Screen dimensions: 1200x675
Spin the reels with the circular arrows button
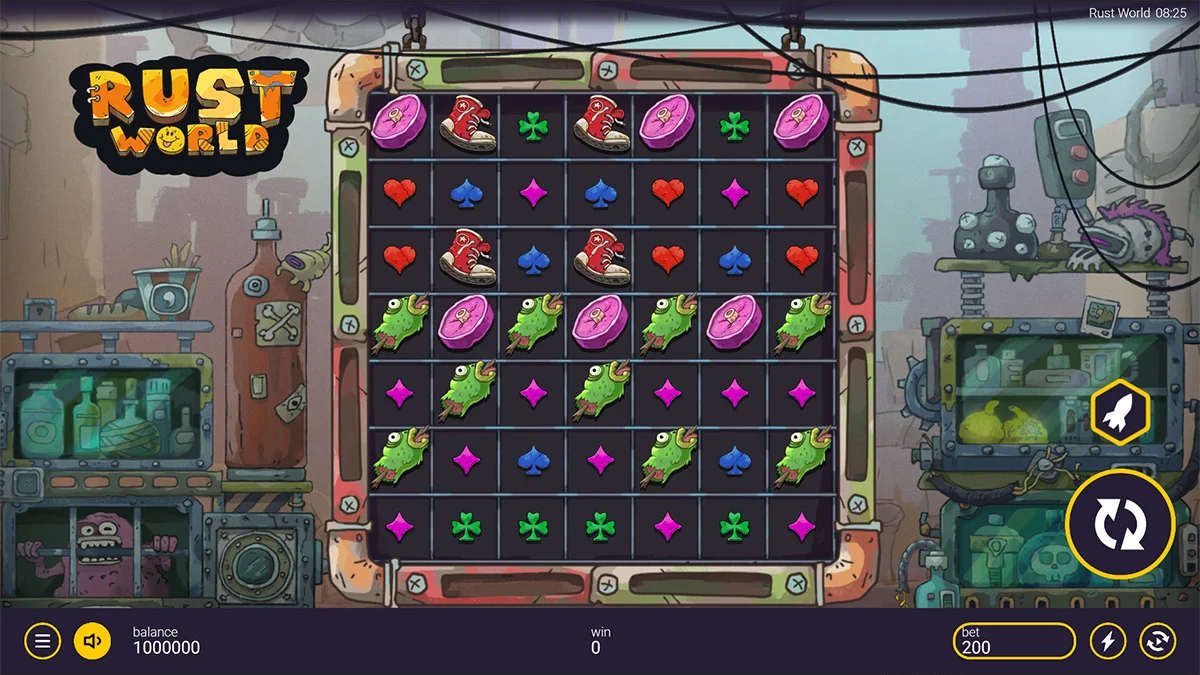pos(1120,523)
